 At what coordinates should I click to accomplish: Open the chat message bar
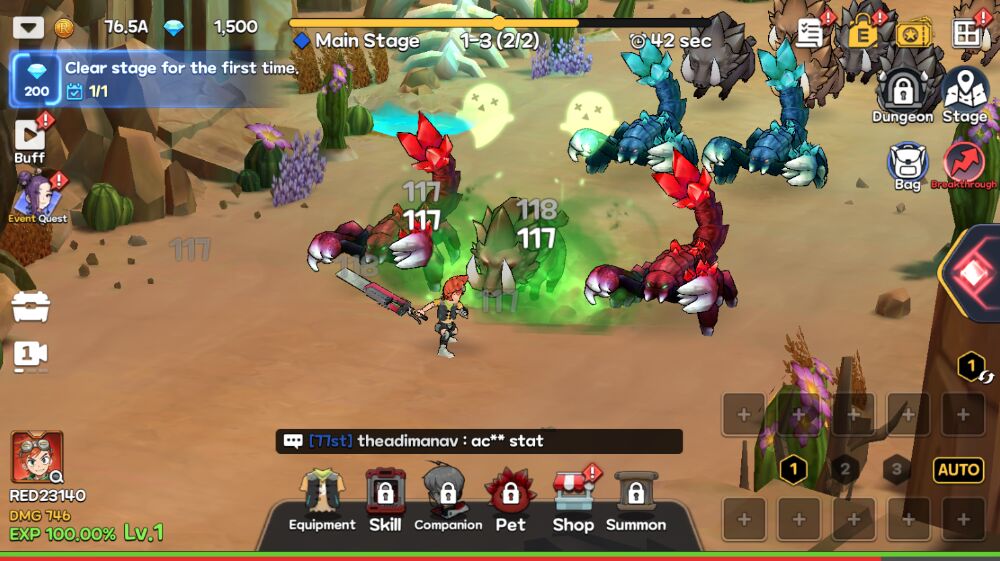[x=479, y=441]
